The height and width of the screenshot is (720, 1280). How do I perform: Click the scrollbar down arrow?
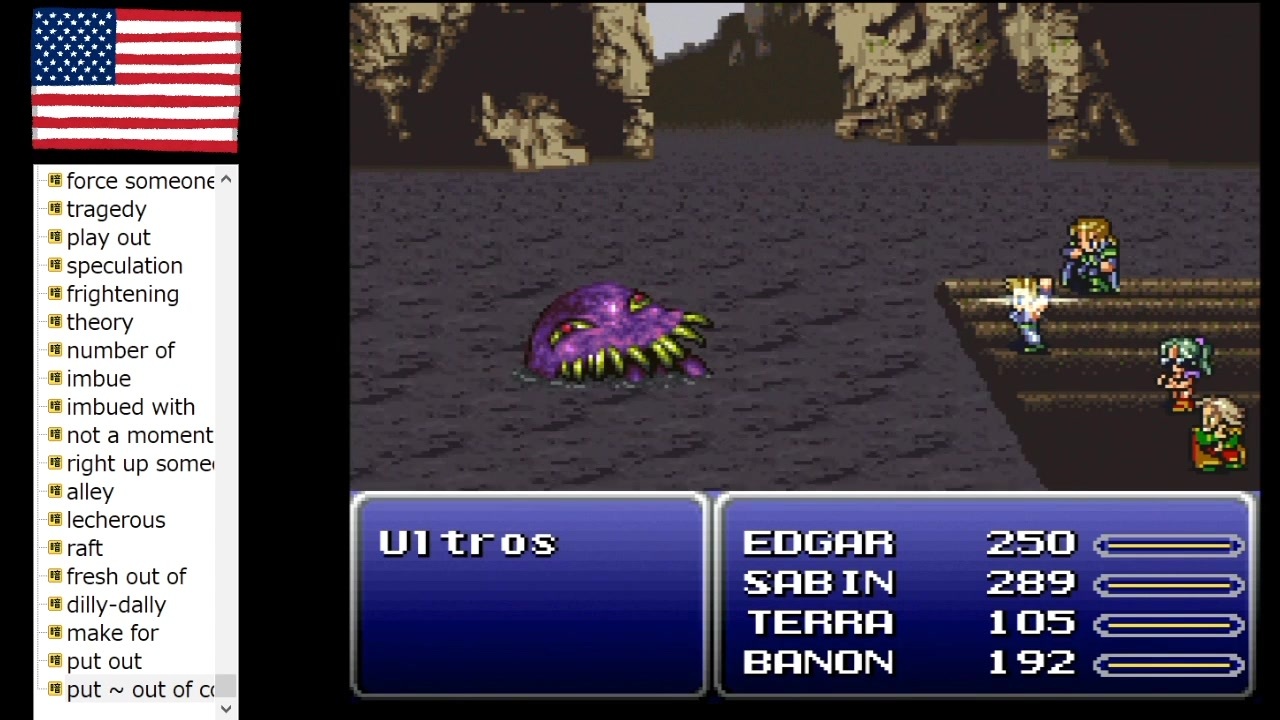pos(226,708)
